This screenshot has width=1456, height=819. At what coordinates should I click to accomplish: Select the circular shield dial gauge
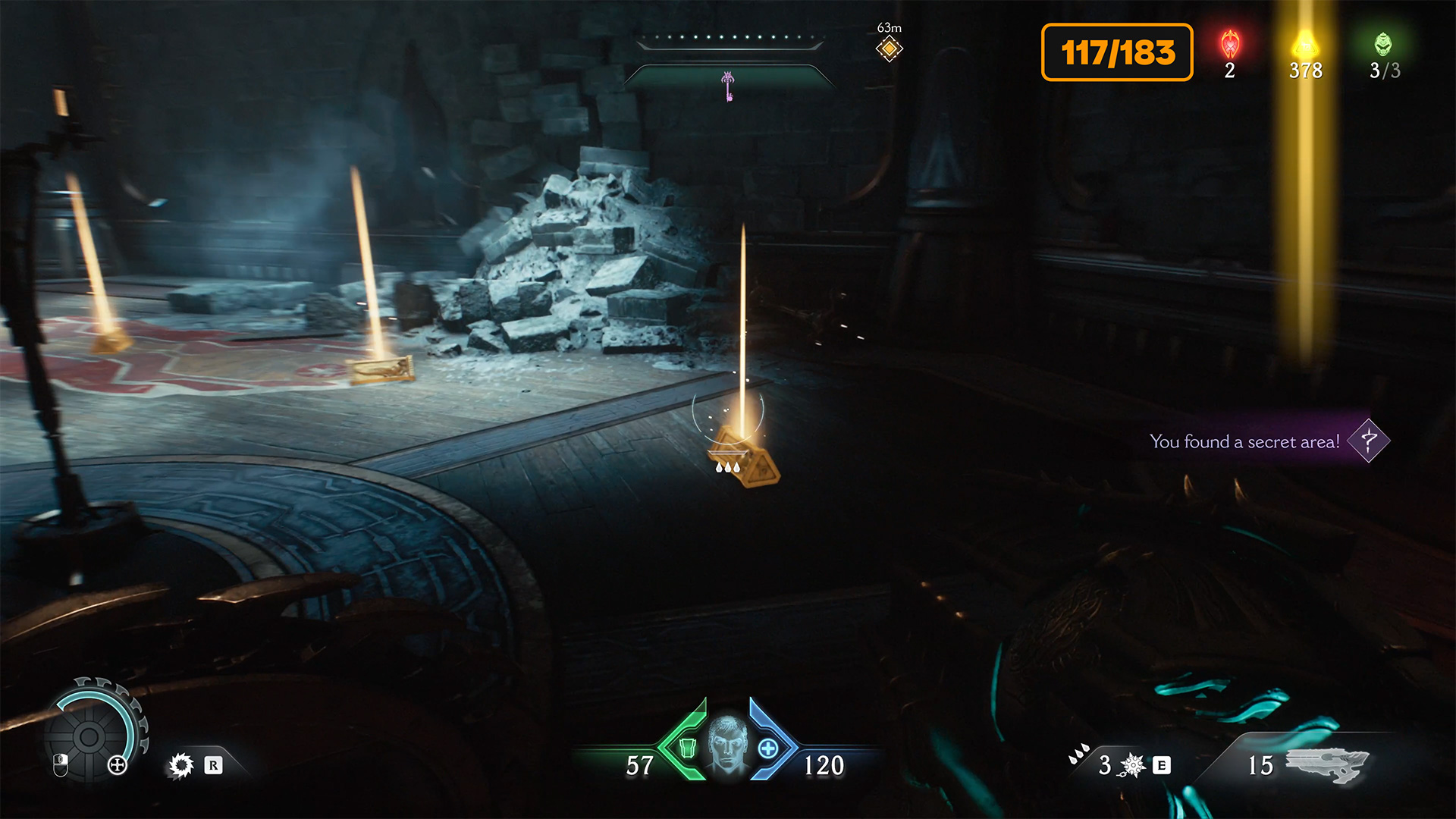point(91,734)
